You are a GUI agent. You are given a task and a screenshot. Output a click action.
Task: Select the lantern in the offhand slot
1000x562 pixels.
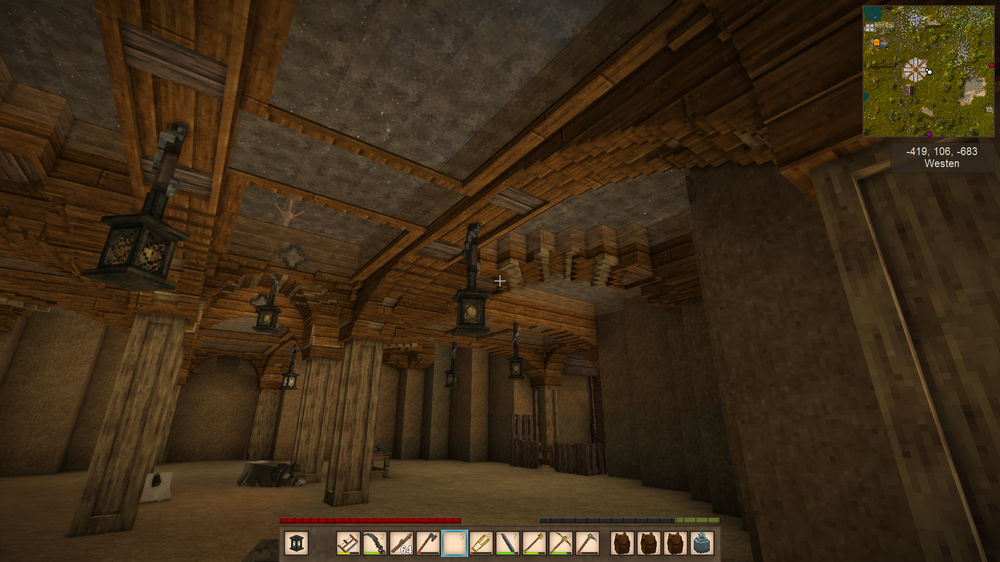(x=297, y=543)
